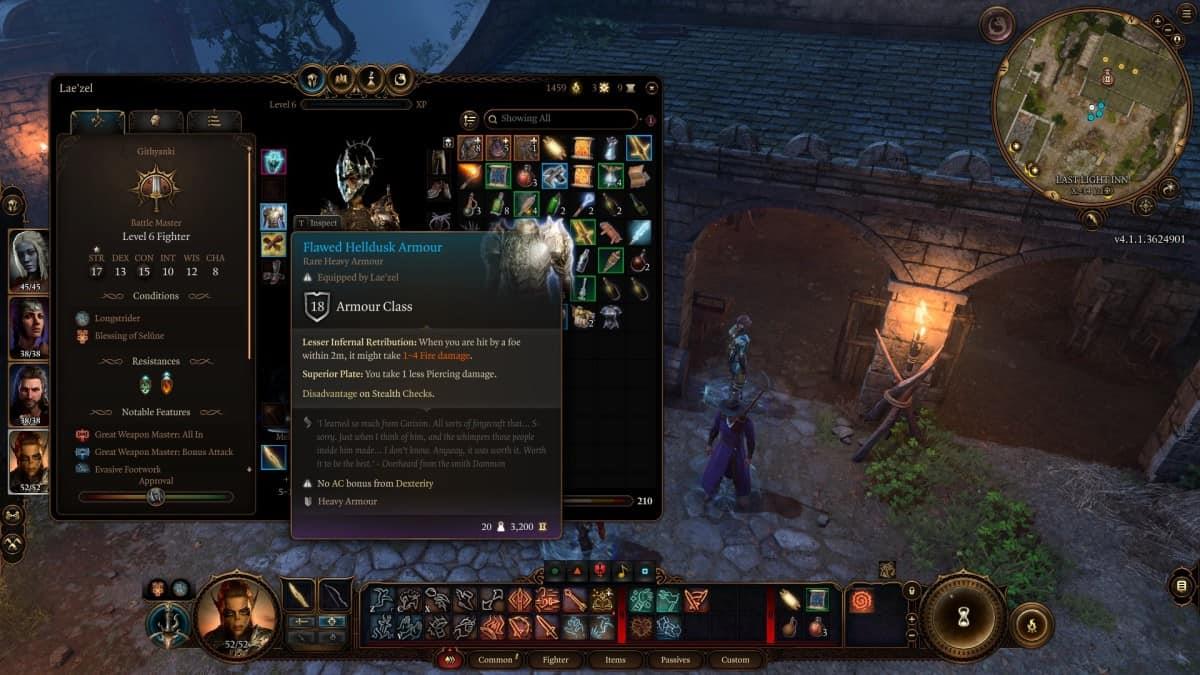Click the Inspect label above the armour tooltip

point(319,223)
